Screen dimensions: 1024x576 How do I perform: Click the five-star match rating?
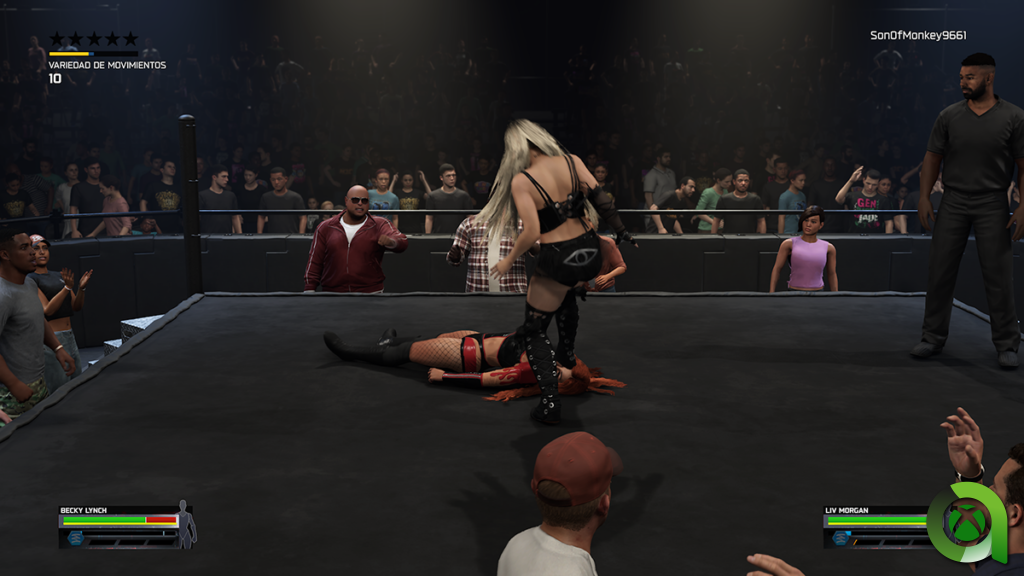[x=93, y=39]
